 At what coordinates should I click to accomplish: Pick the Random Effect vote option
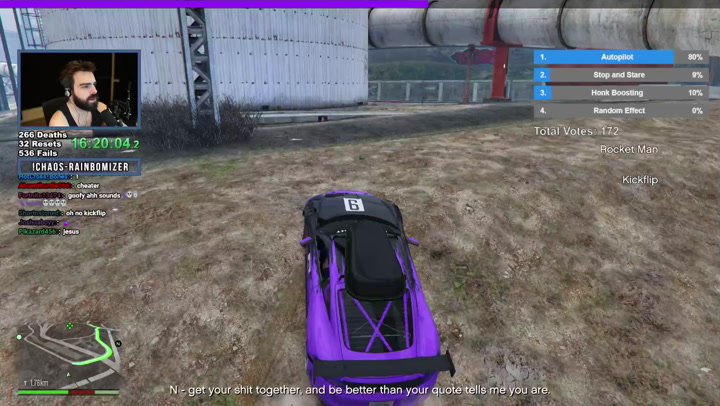[x=618, y=110]
